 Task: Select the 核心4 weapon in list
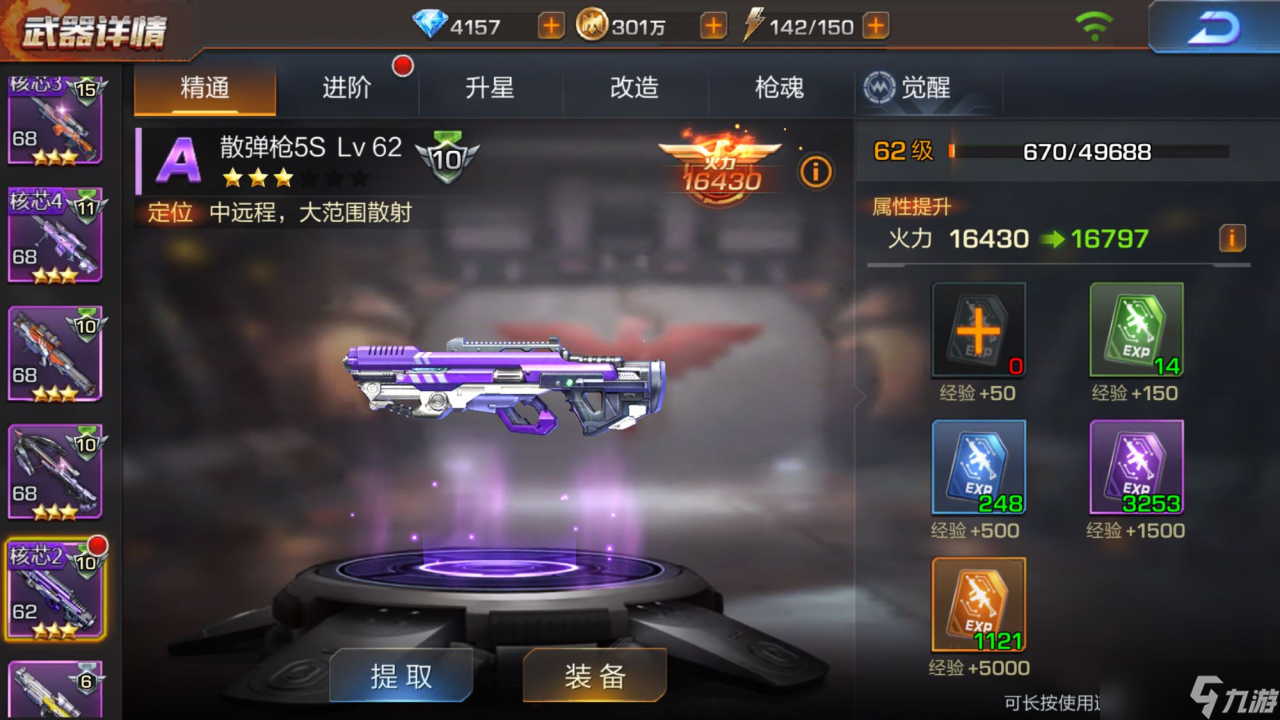pos(55,236)
